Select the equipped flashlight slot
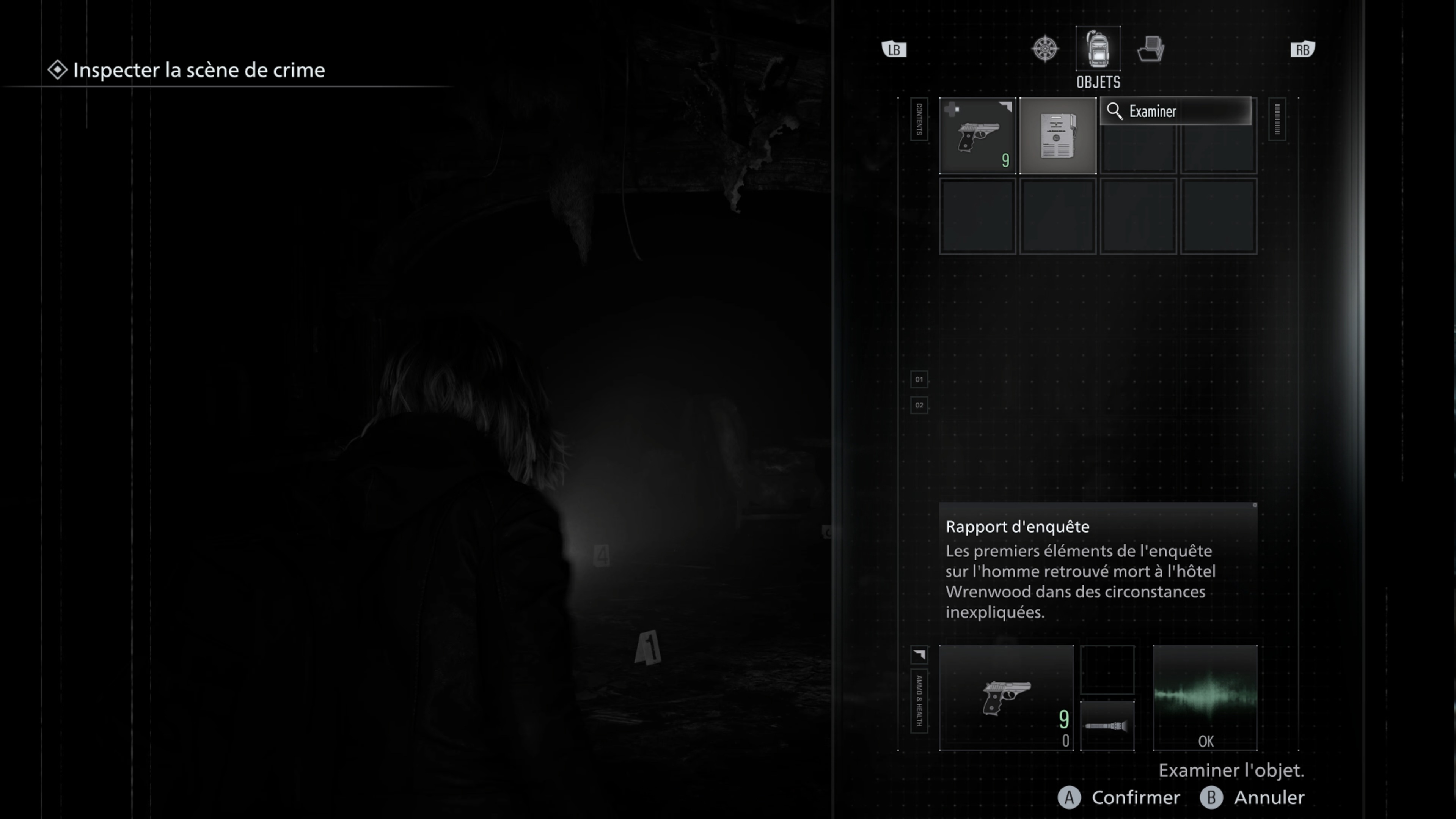1456x819 pixels. (x=1107, y=726)
